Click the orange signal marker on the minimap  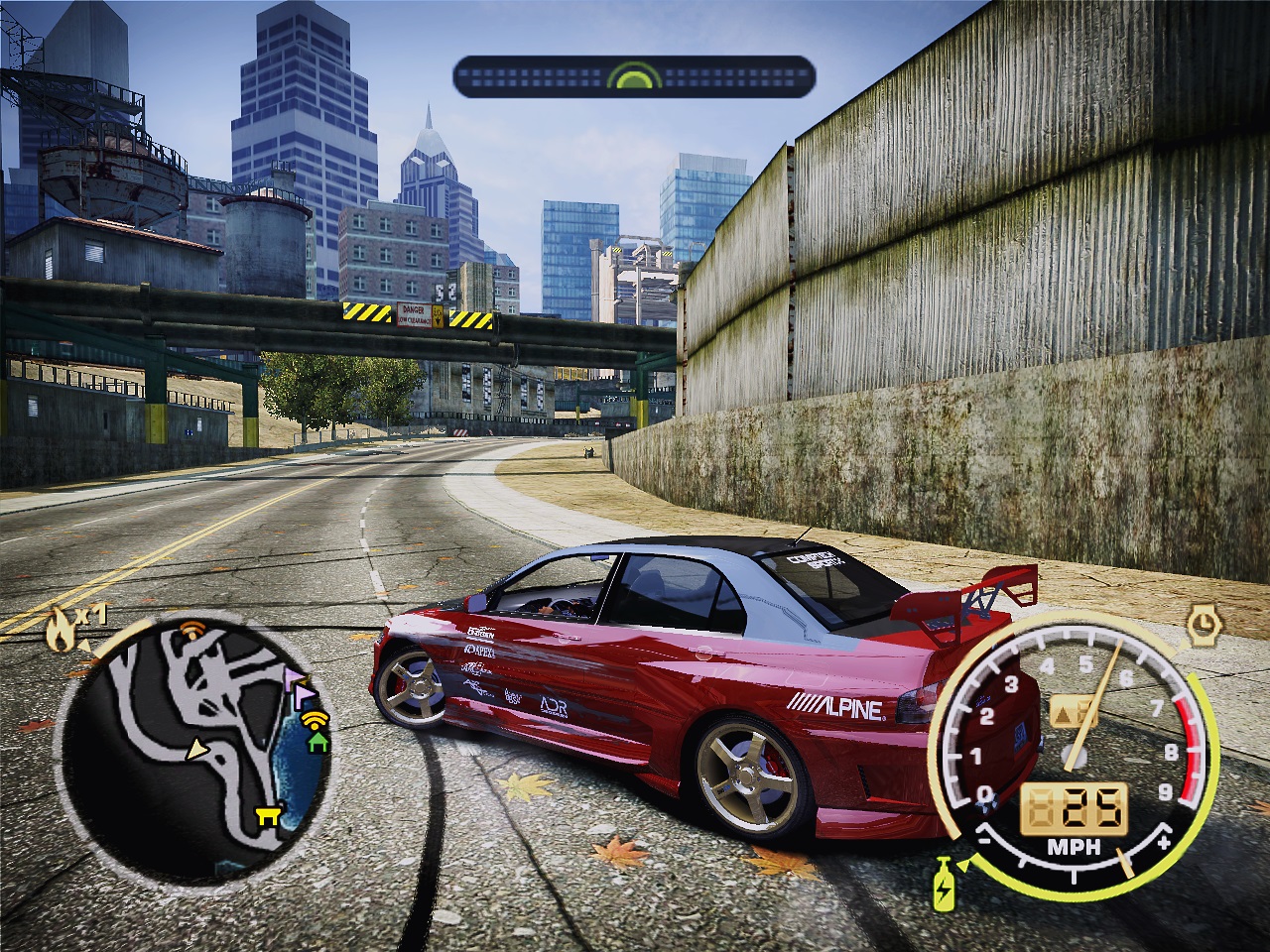pos(190,628)
